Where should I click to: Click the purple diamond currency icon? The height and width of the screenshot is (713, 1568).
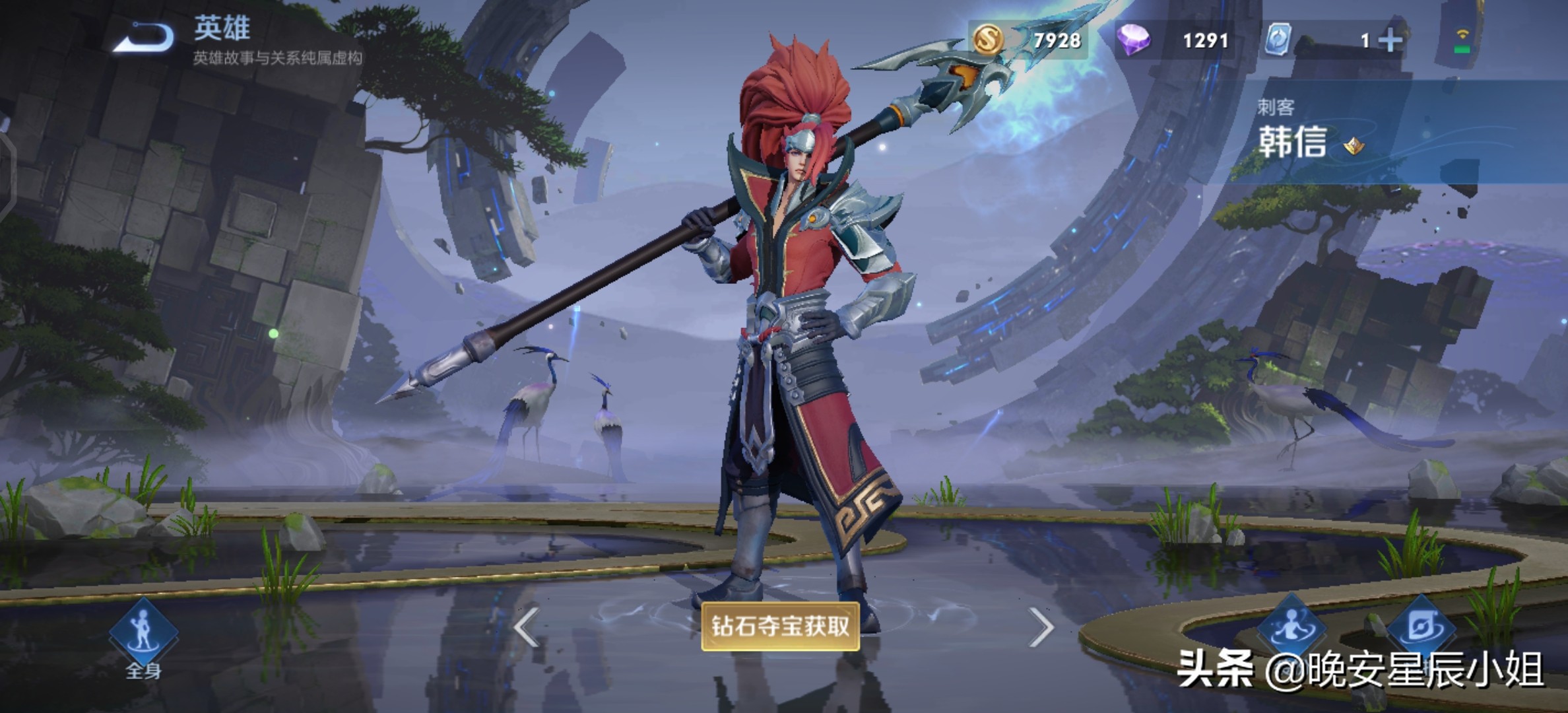[1133, 40]
